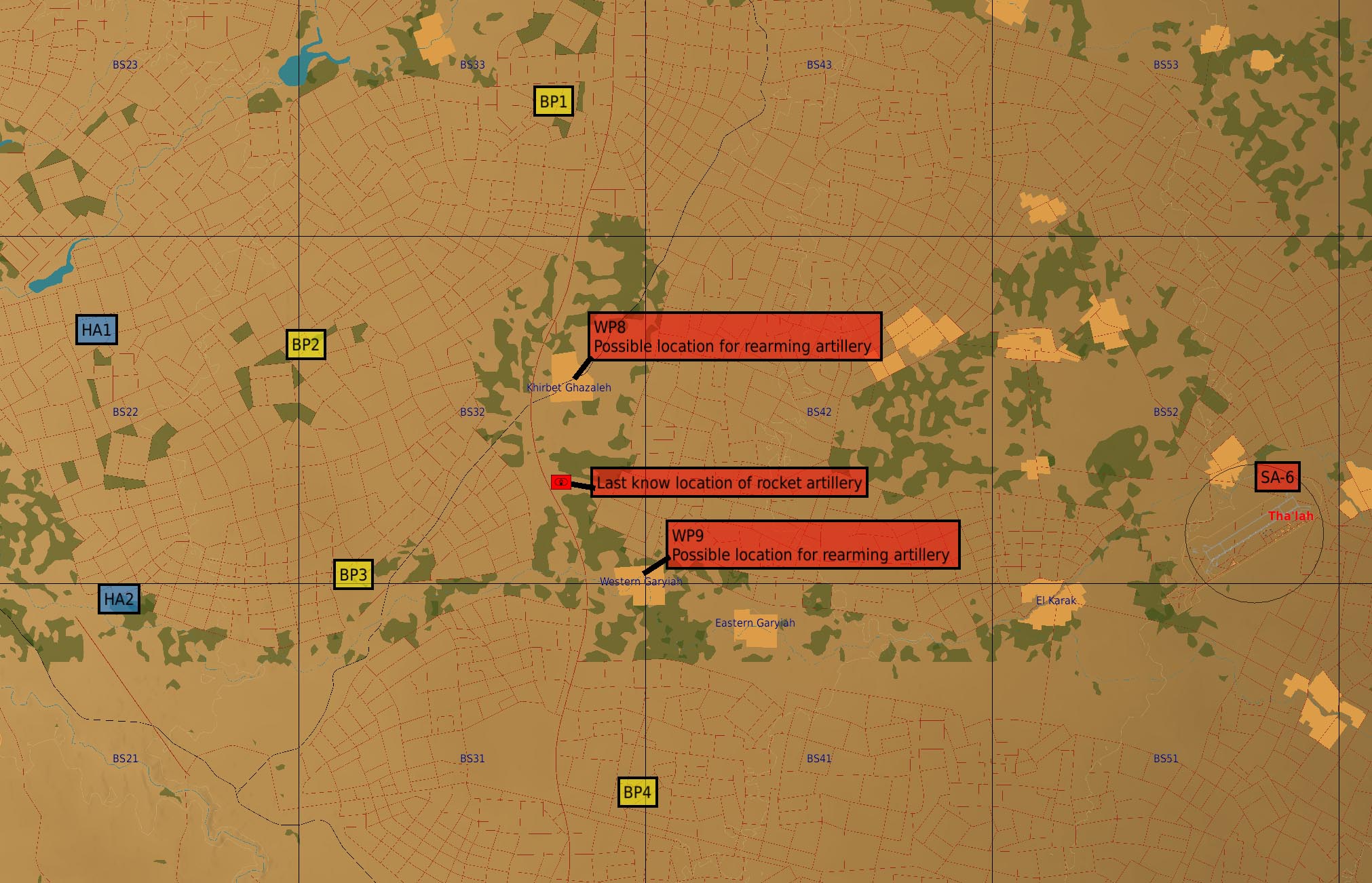Select the WP8 rearming artillery label
1372x883 pixels.
[734, 336]
